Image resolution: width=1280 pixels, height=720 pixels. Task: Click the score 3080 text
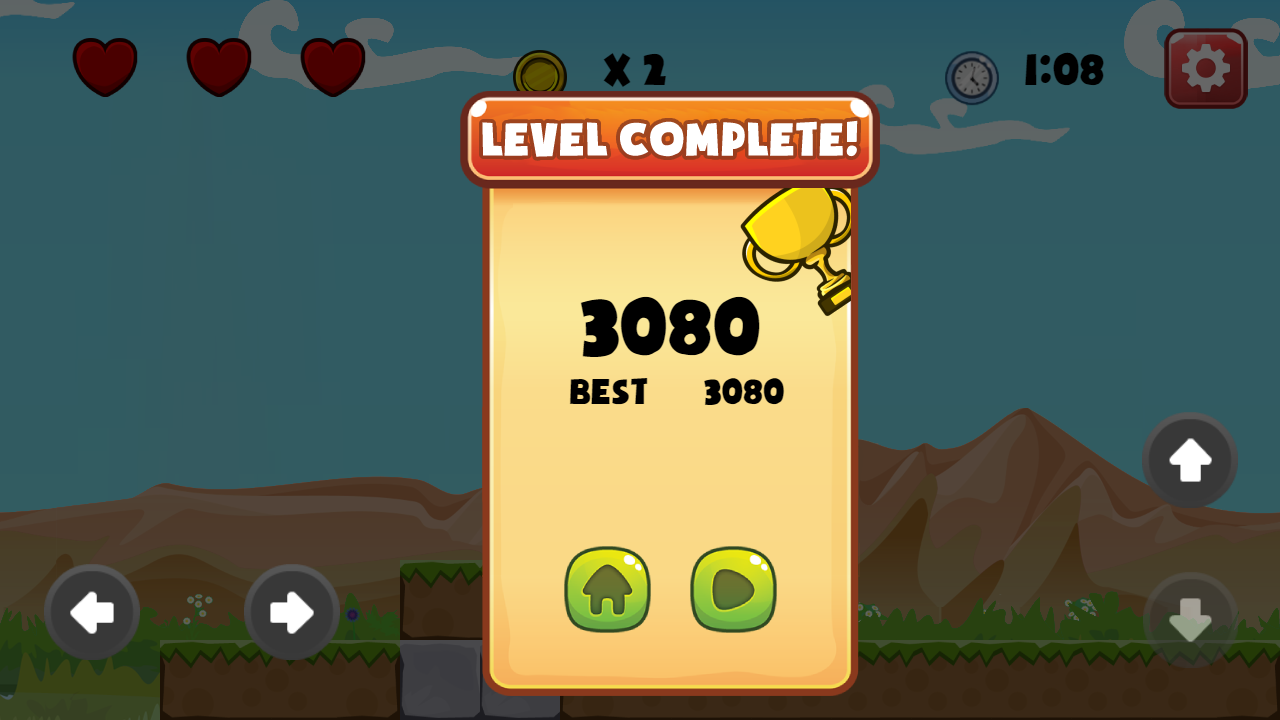(x=670, y=326)
